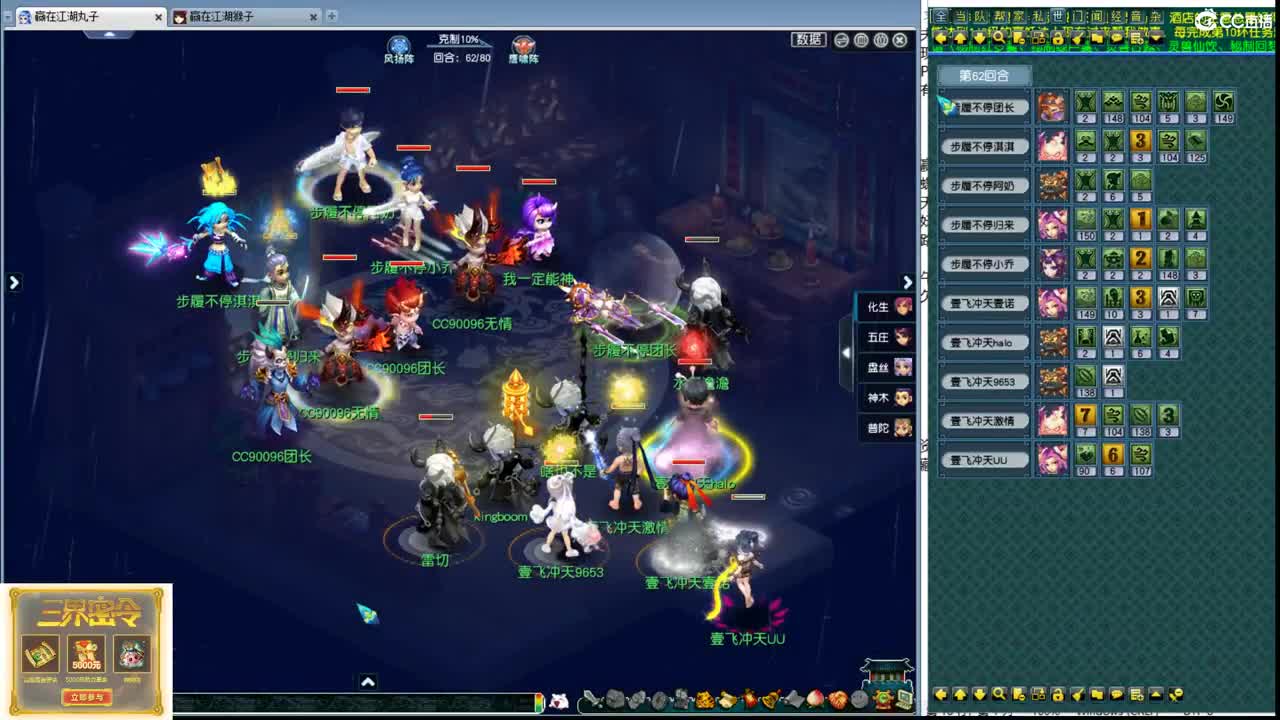
Task: Switch to the 薅在江湖猴子 browser tab
Action: point(248,16)
